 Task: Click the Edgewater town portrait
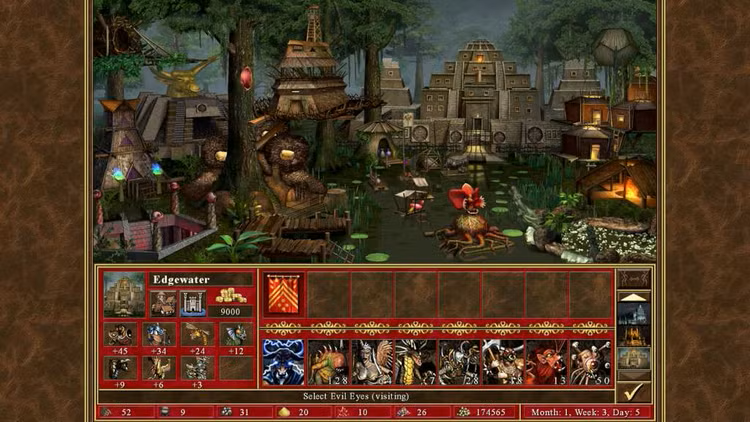click(x=124, y=295)
